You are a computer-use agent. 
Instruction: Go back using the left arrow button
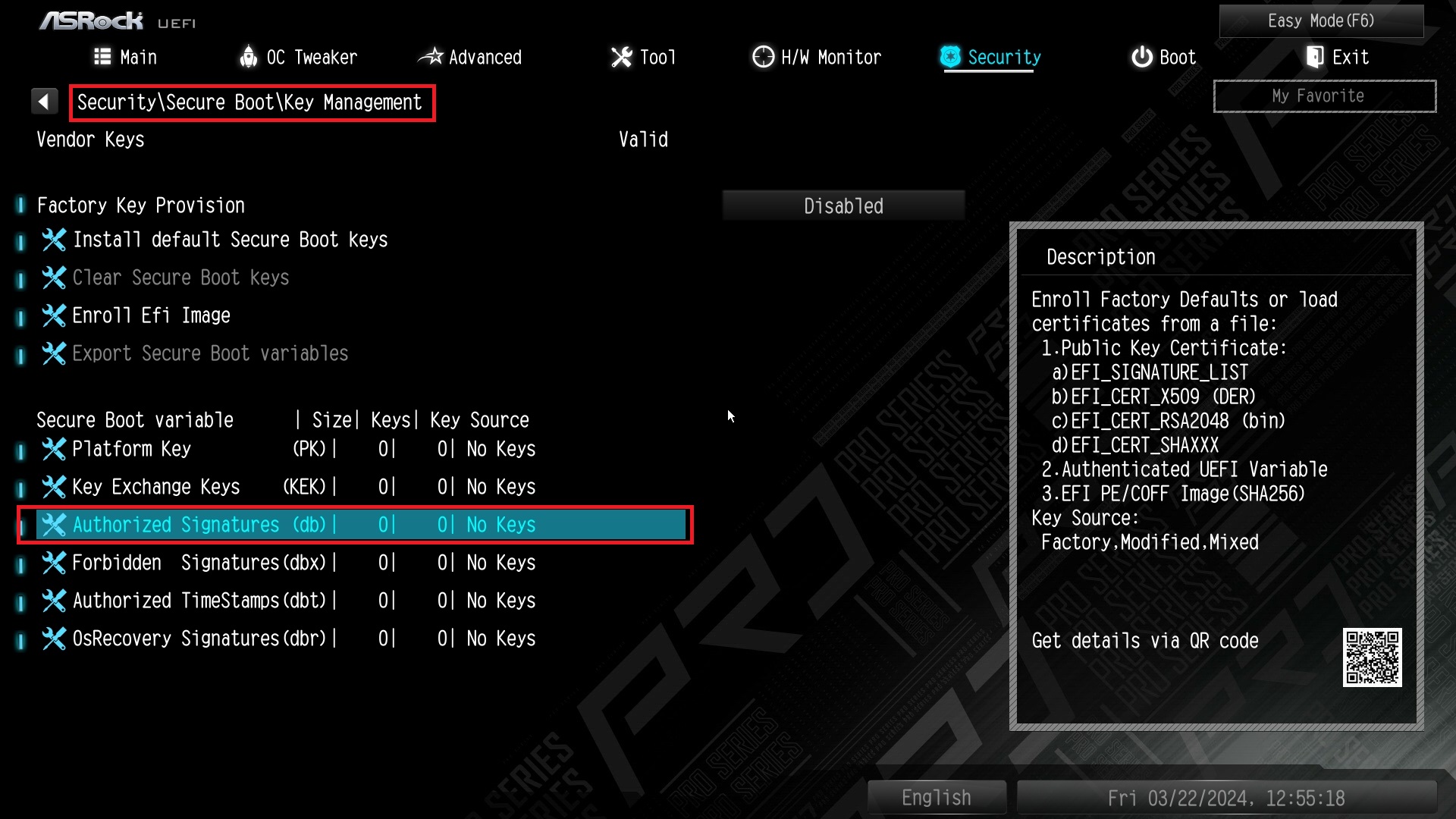pyautogui.click(x=45, y=101)
